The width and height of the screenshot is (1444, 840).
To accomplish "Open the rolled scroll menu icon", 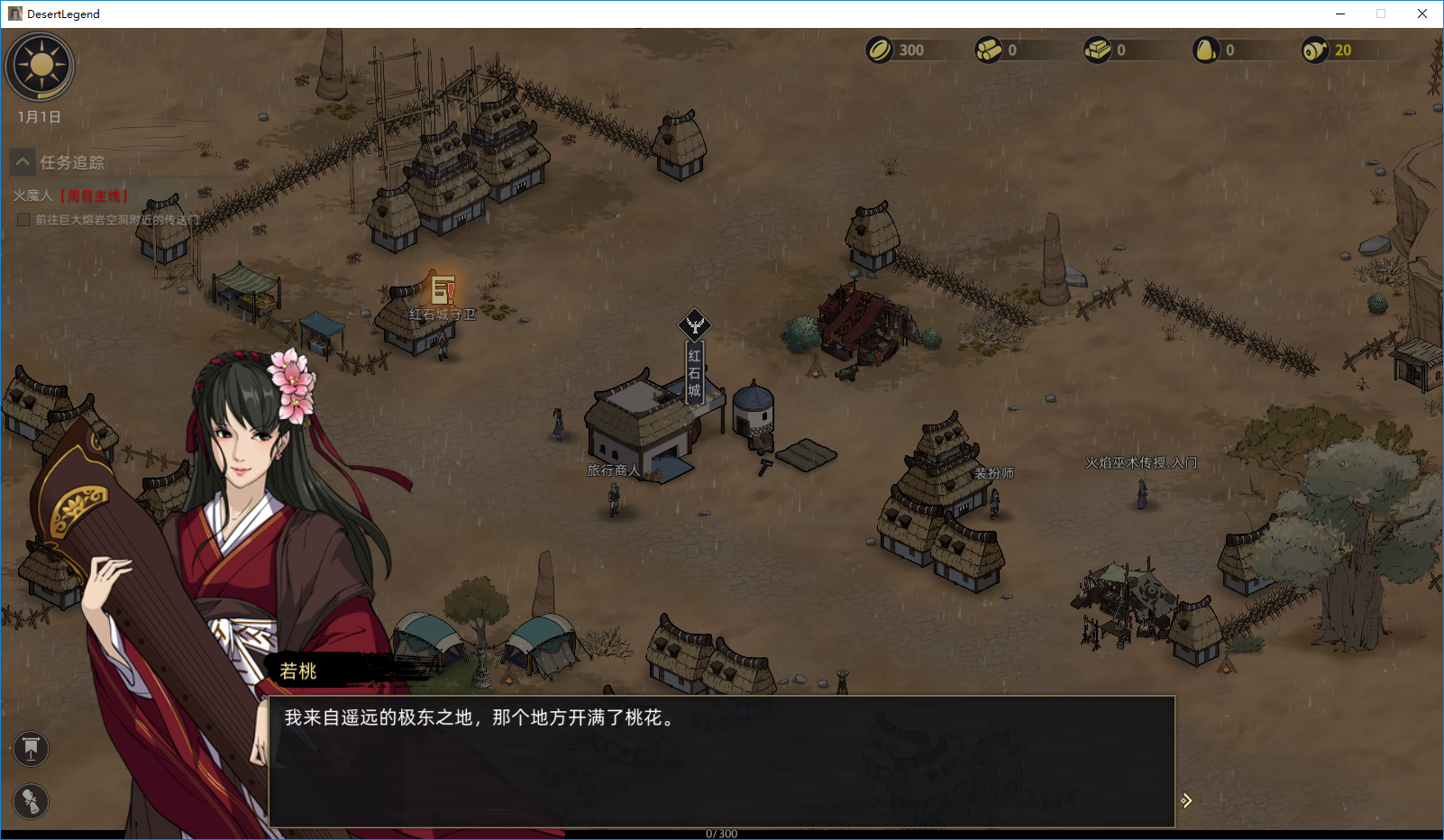I will coord(31,801).
